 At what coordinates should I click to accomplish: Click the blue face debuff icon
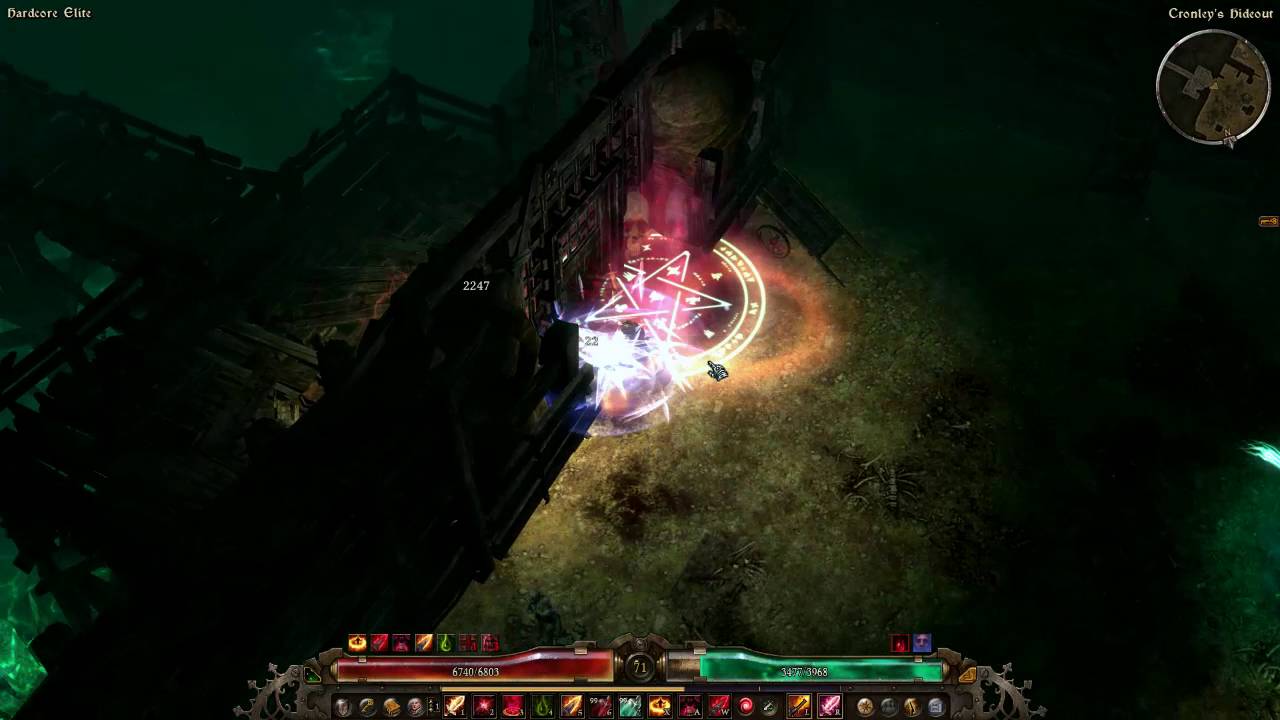coord(922,644)
